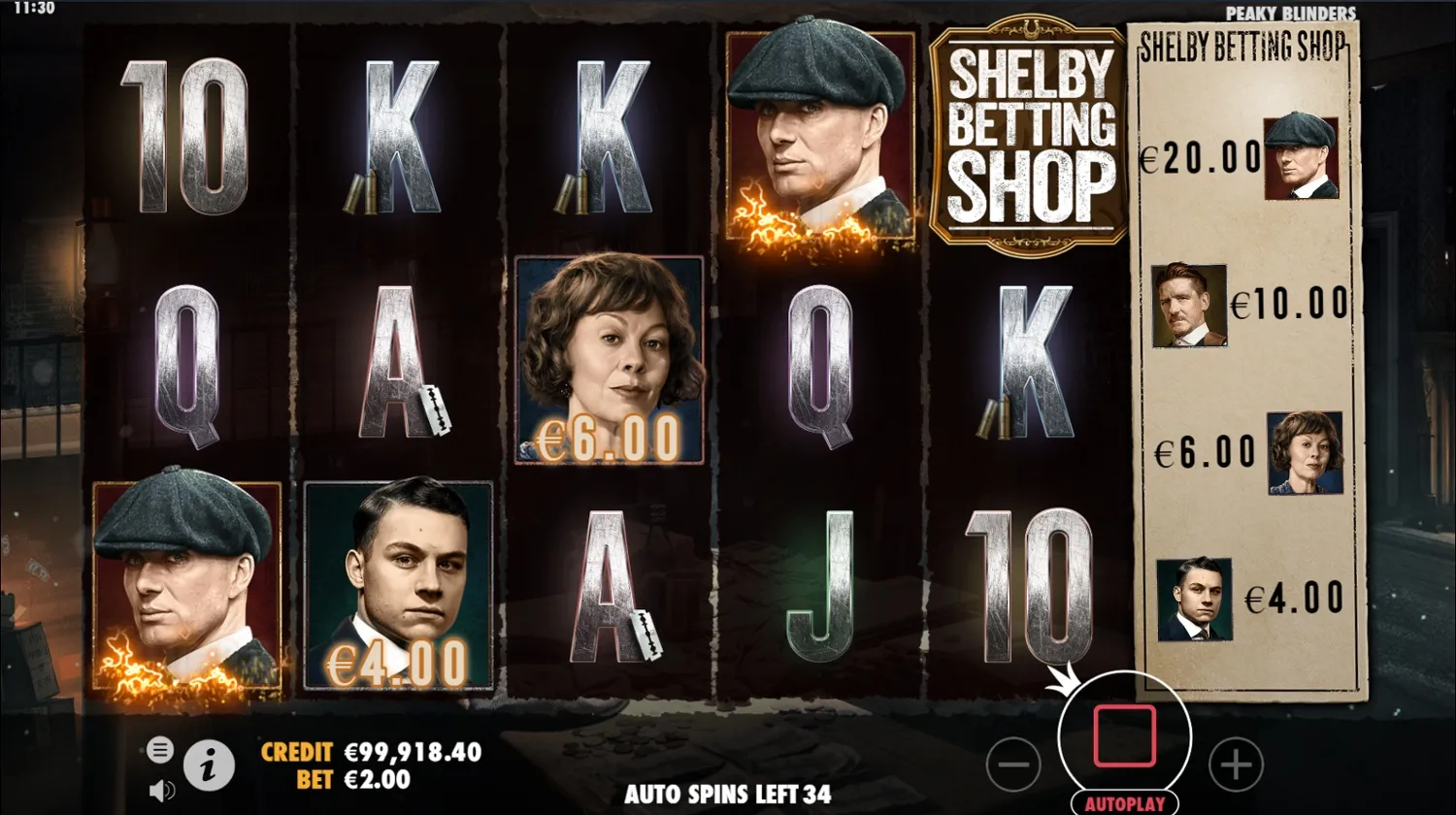Select Polly's €6.00 portrait in paytable
The height and width of the screenshot is (815, 1456).
[x=1304, y=451]
